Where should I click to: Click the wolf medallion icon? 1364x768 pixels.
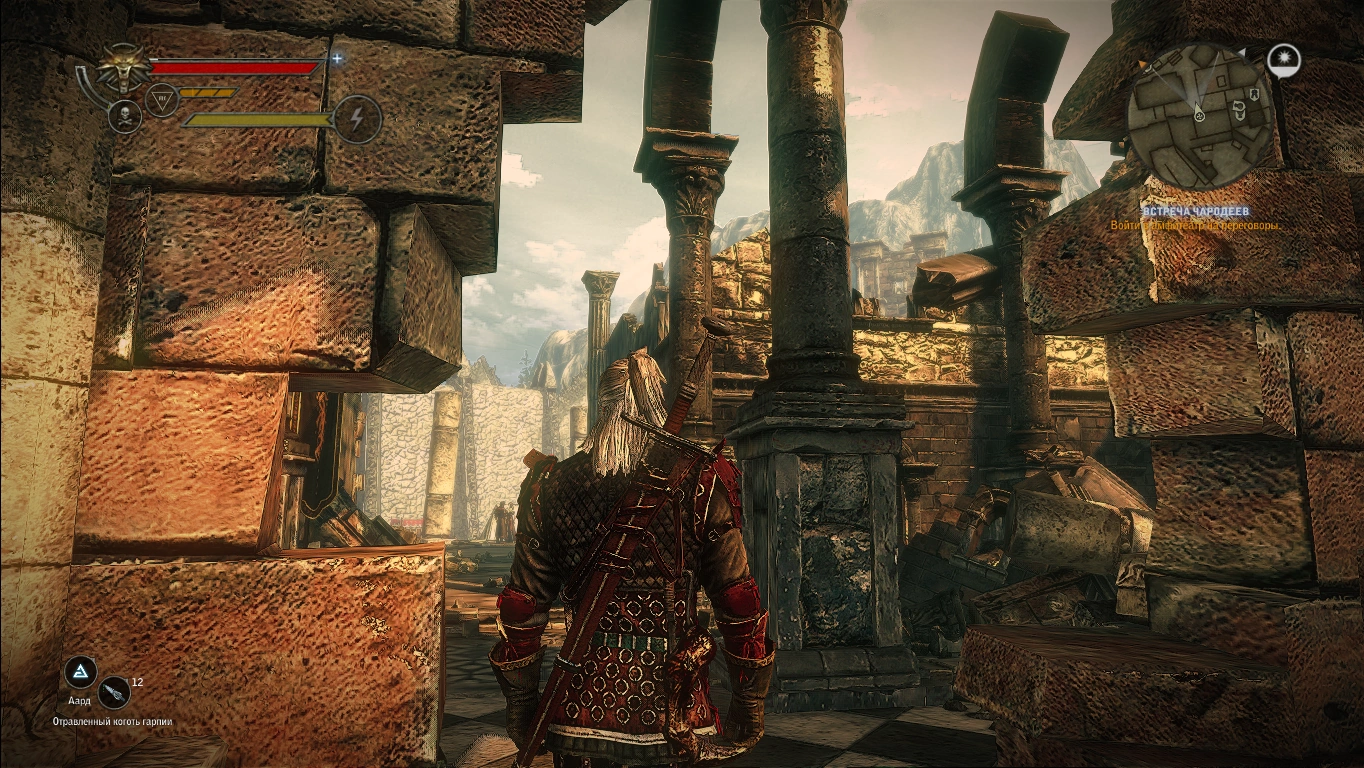[x=122, y=71]
